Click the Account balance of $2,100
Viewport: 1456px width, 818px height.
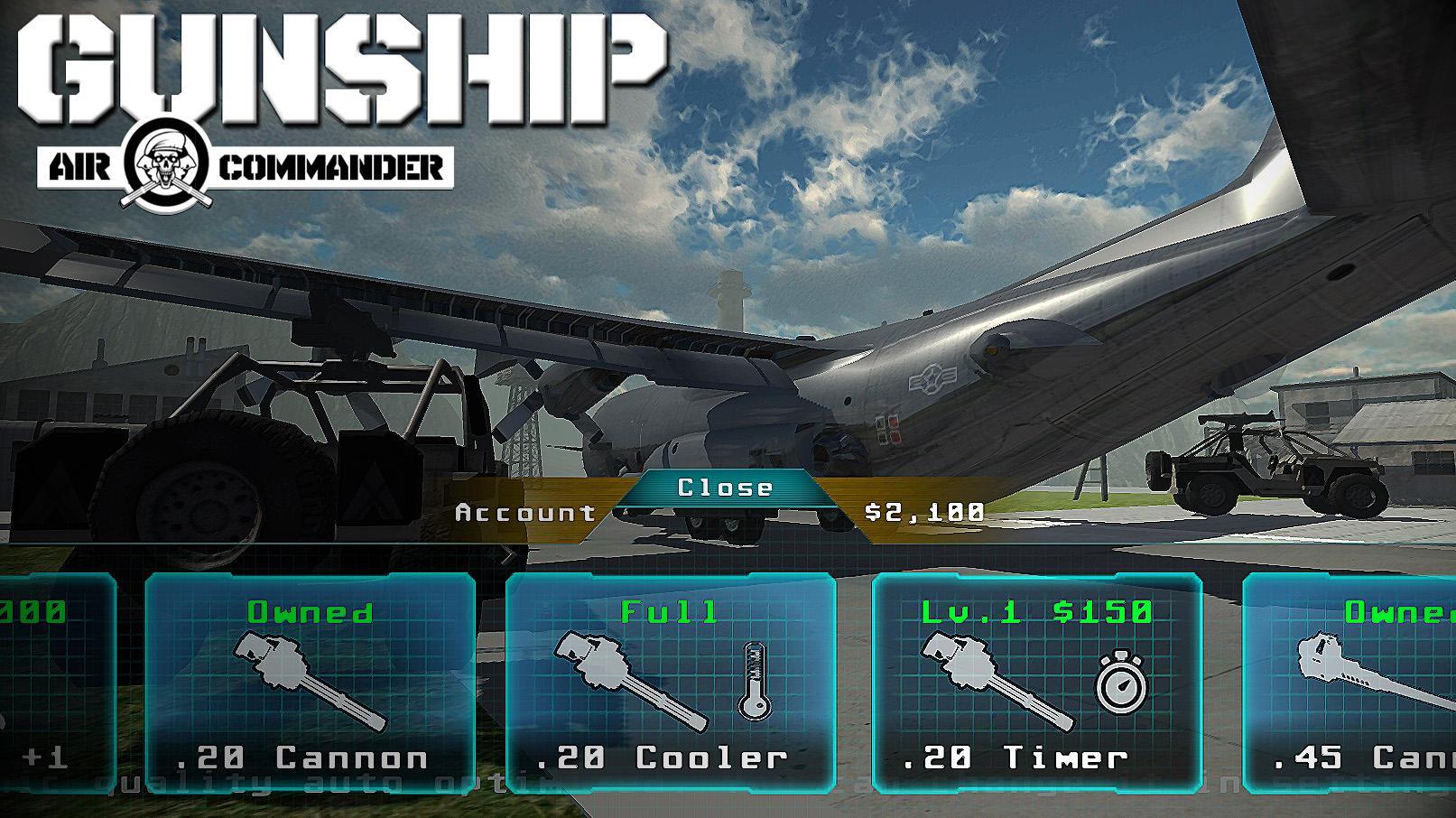pos(921,515)
